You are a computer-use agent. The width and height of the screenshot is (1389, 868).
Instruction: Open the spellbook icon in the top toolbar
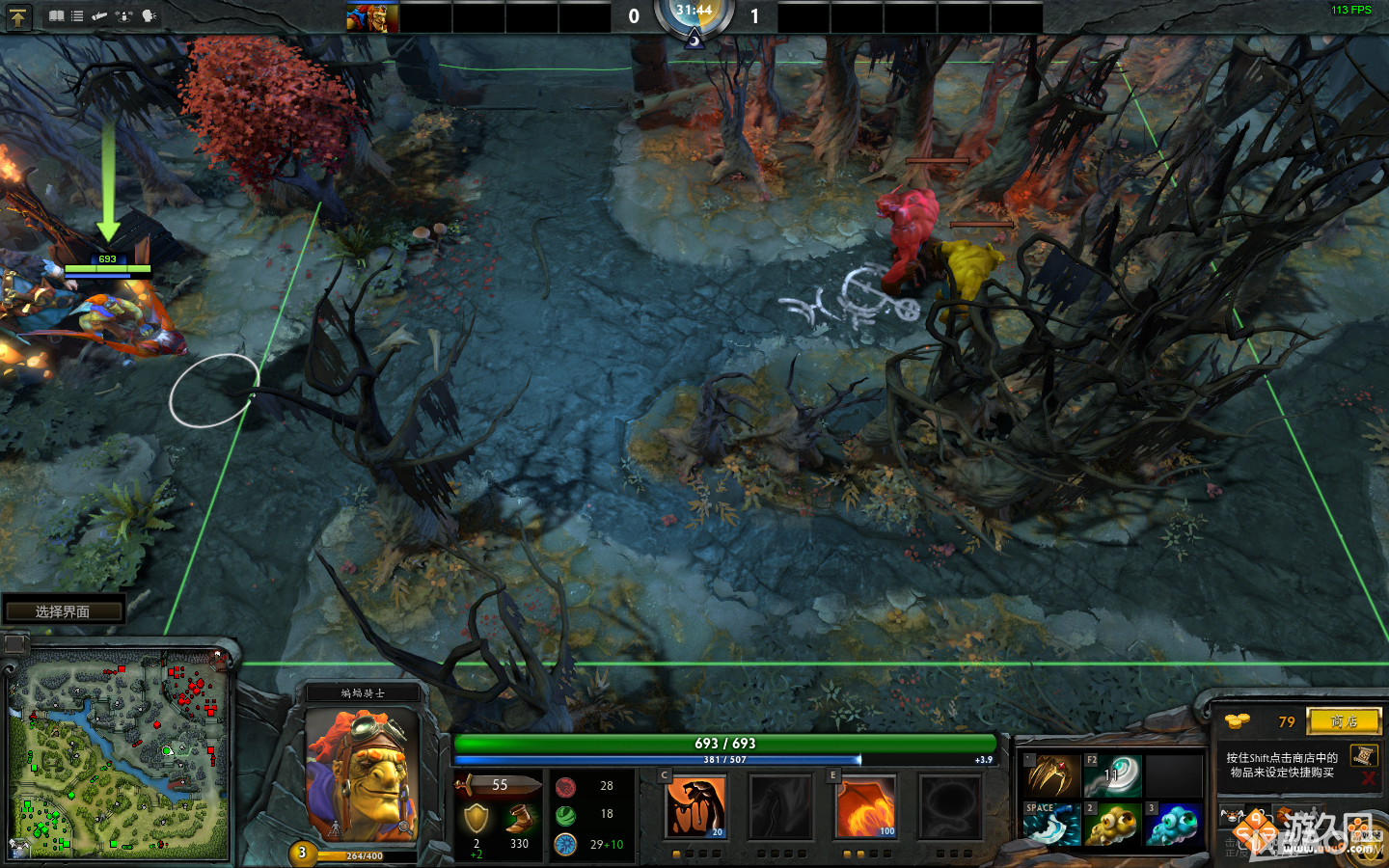click(x=57, y=15)
